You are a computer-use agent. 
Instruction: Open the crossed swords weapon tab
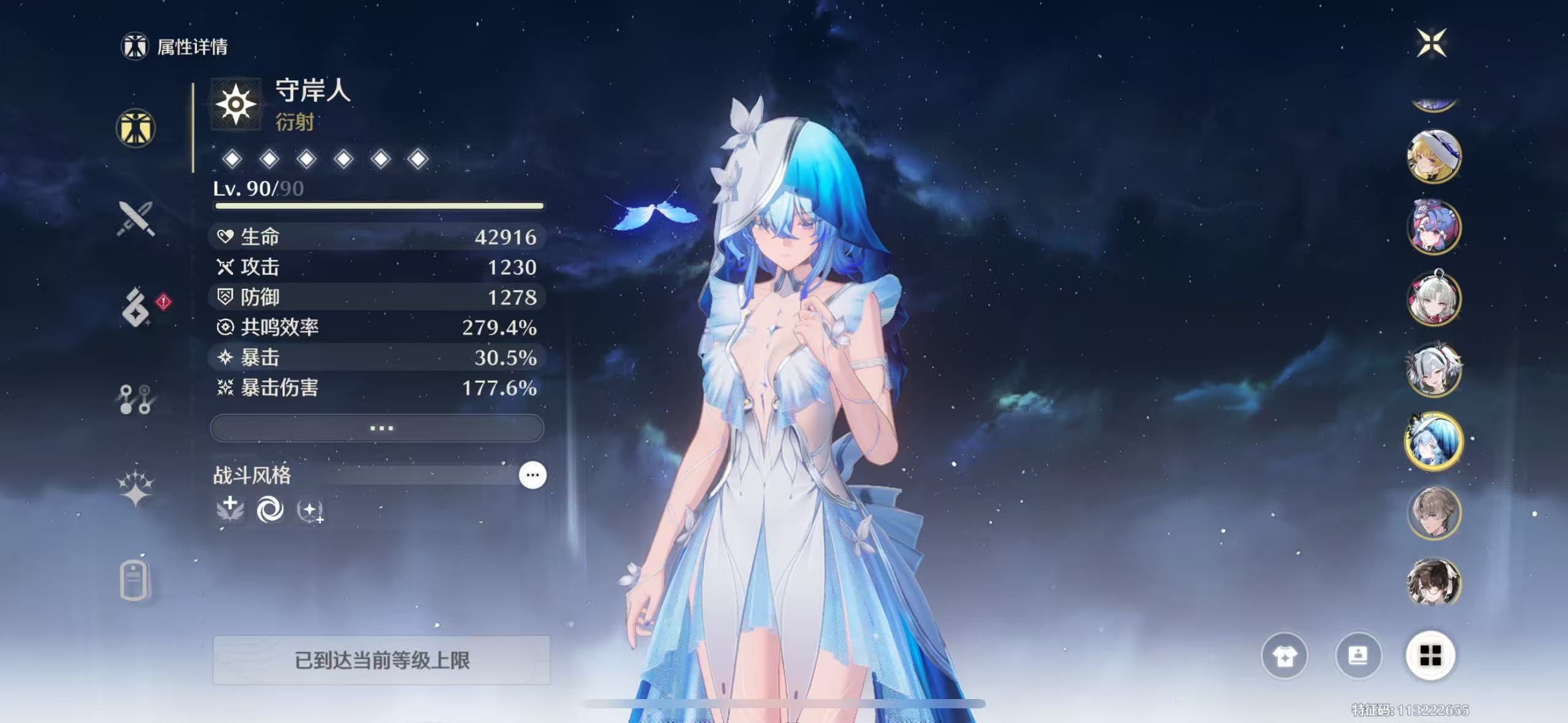tap(136, 218)
